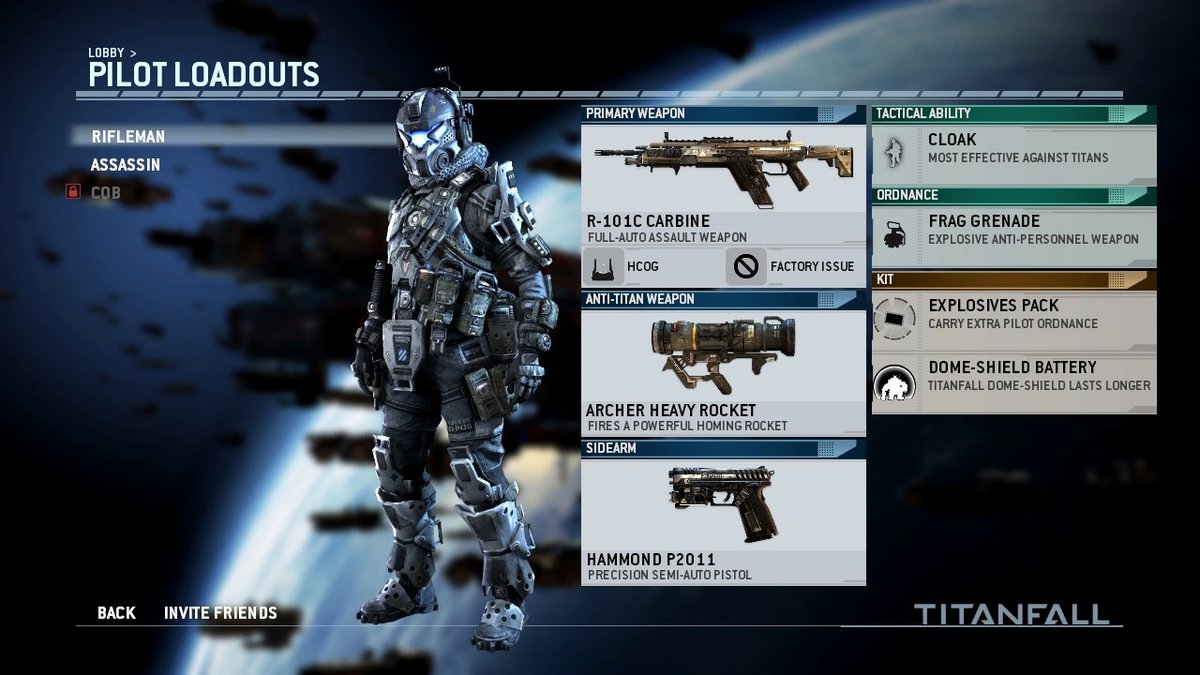
Task: Select the Factory Issue mod slot
Action: pos(795,267)
